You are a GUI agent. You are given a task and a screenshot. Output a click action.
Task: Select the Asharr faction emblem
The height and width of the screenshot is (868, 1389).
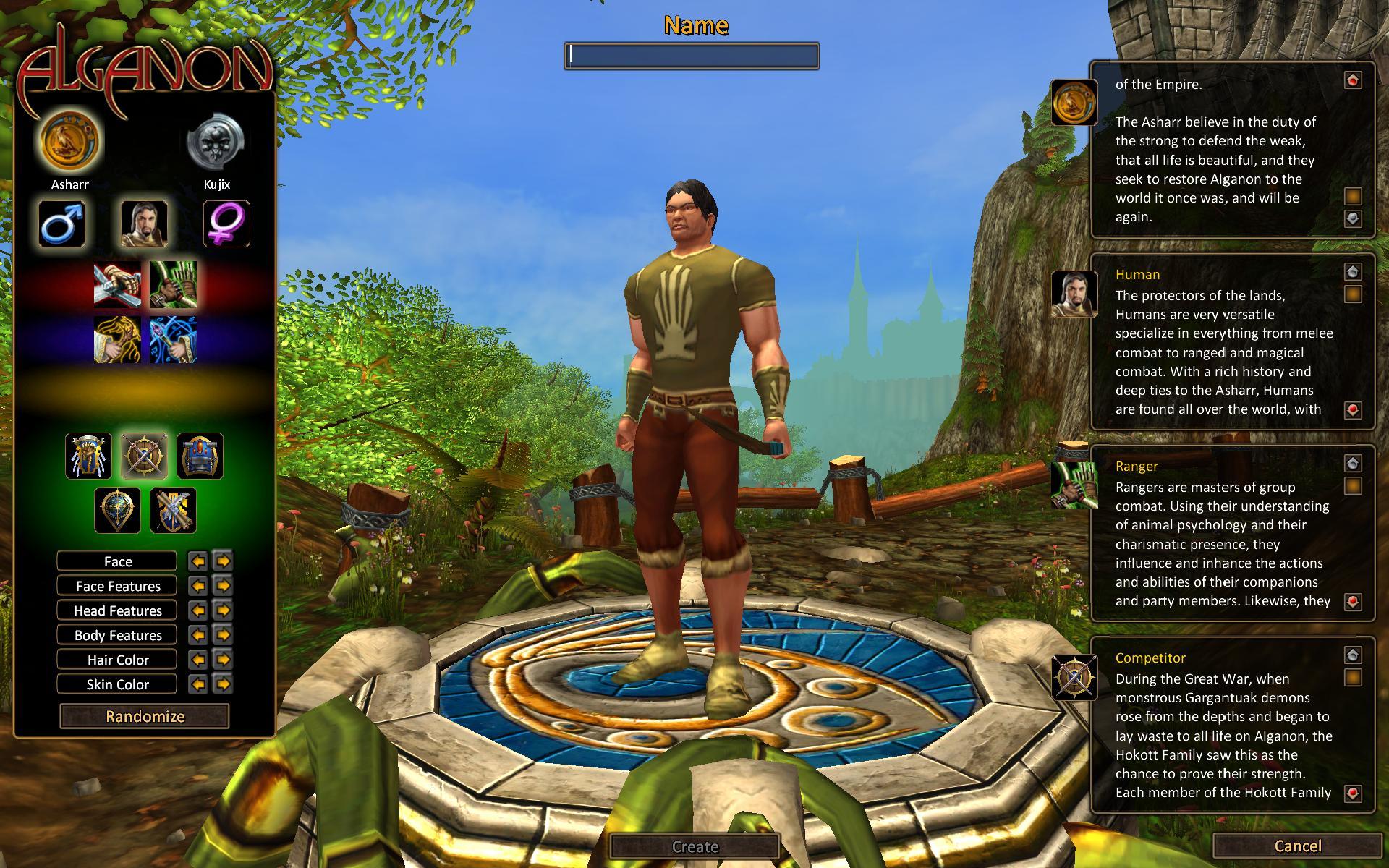70,142
